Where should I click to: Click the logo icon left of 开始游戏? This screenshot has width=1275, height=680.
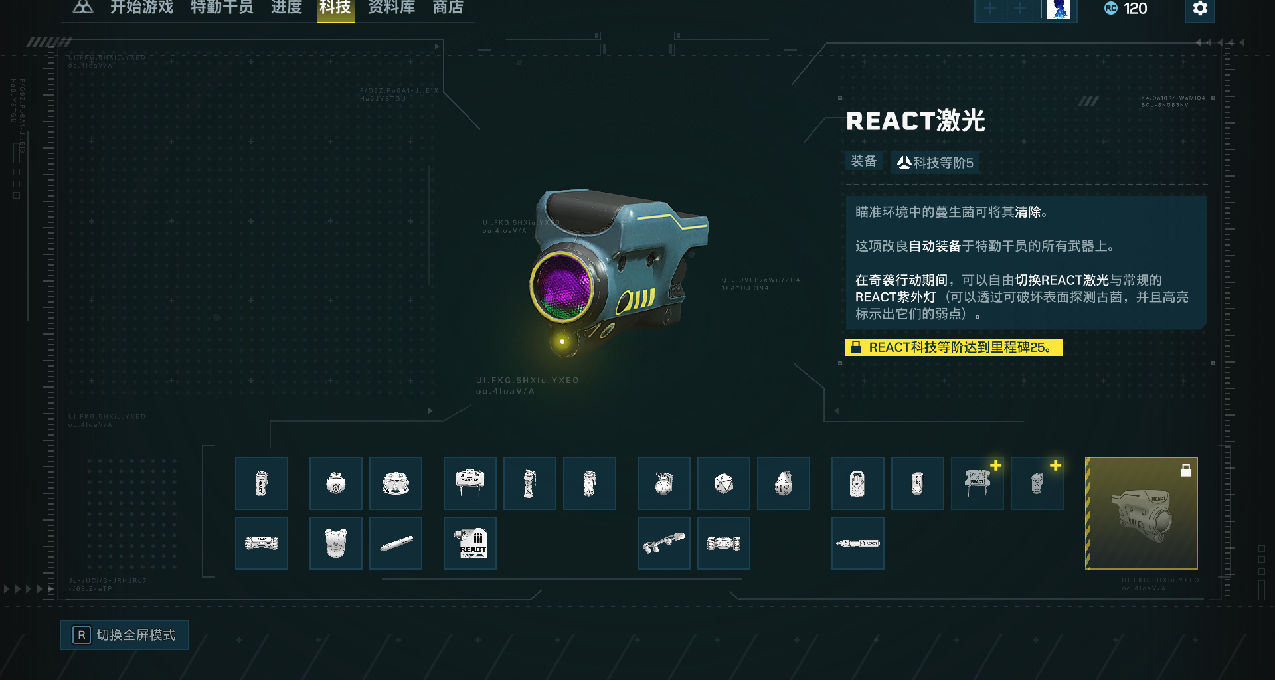(83, 8)
